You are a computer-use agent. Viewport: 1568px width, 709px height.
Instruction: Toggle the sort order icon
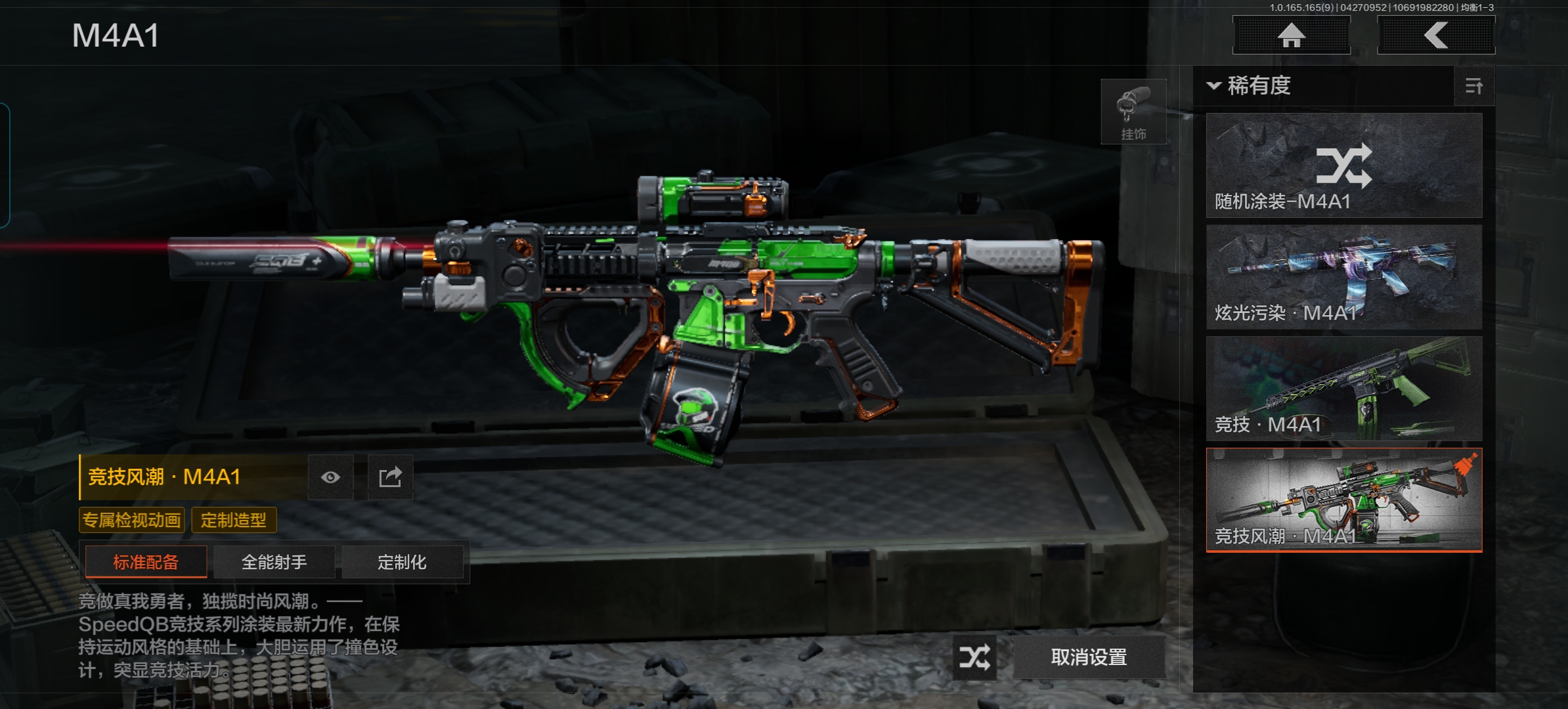tap(1473, 86)
